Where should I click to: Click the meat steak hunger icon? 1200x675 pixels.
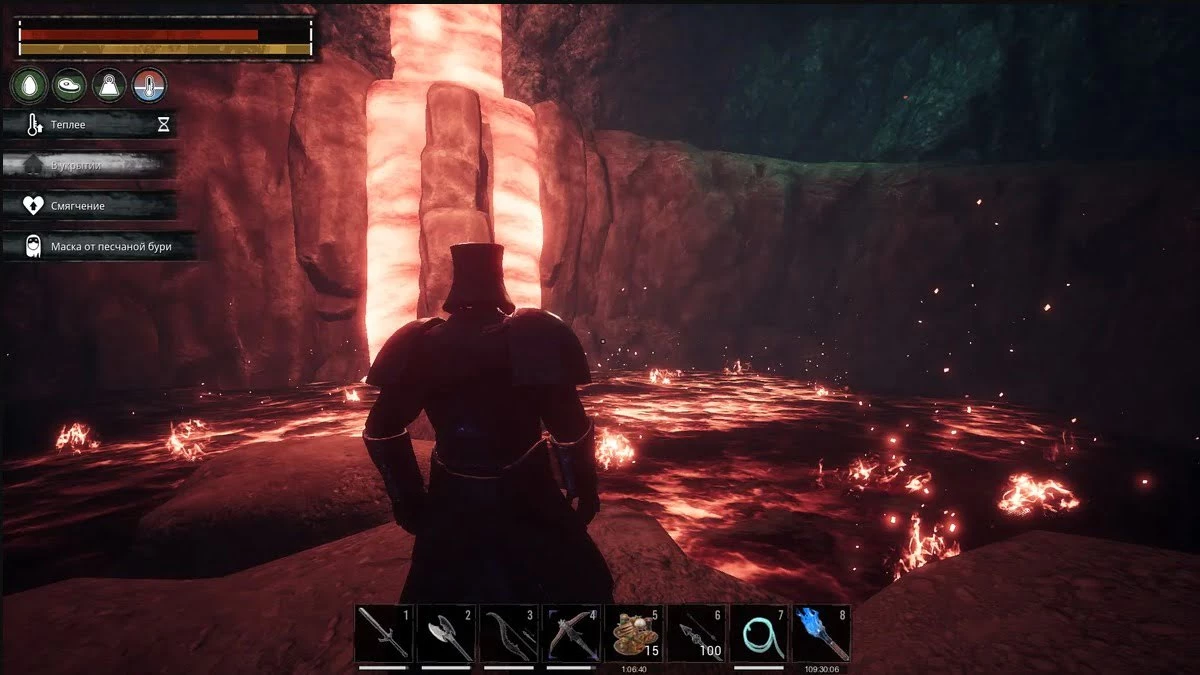tap(69, 86)
